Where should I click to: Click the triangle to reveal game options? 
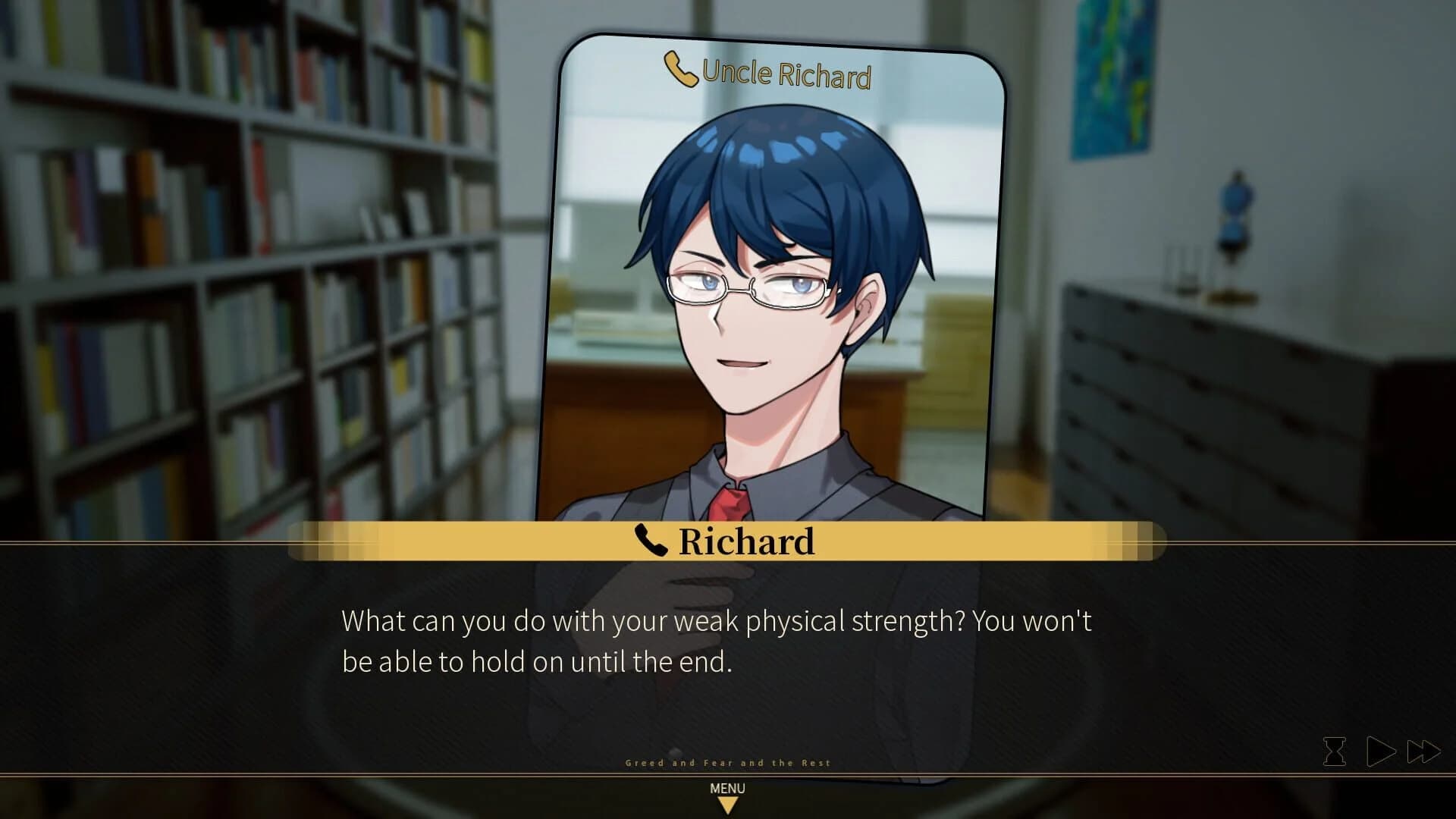pos(728,806)
